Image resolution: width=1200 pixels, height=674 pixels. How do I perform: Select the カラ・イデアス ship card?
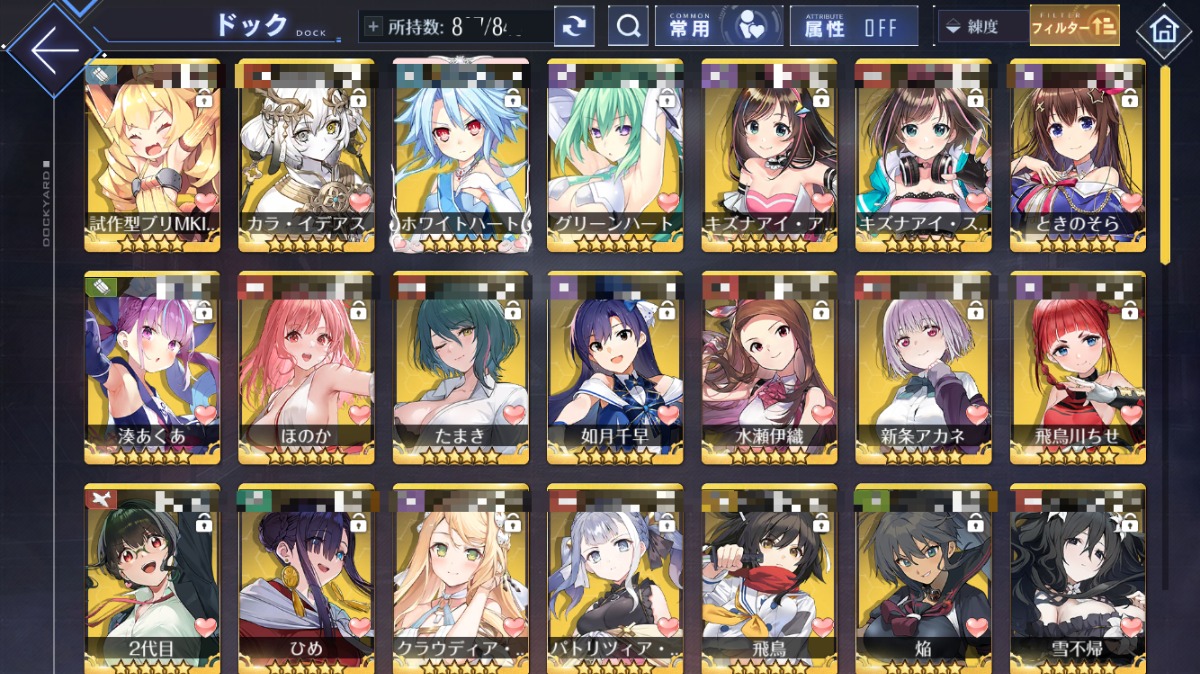pos(306,155)
